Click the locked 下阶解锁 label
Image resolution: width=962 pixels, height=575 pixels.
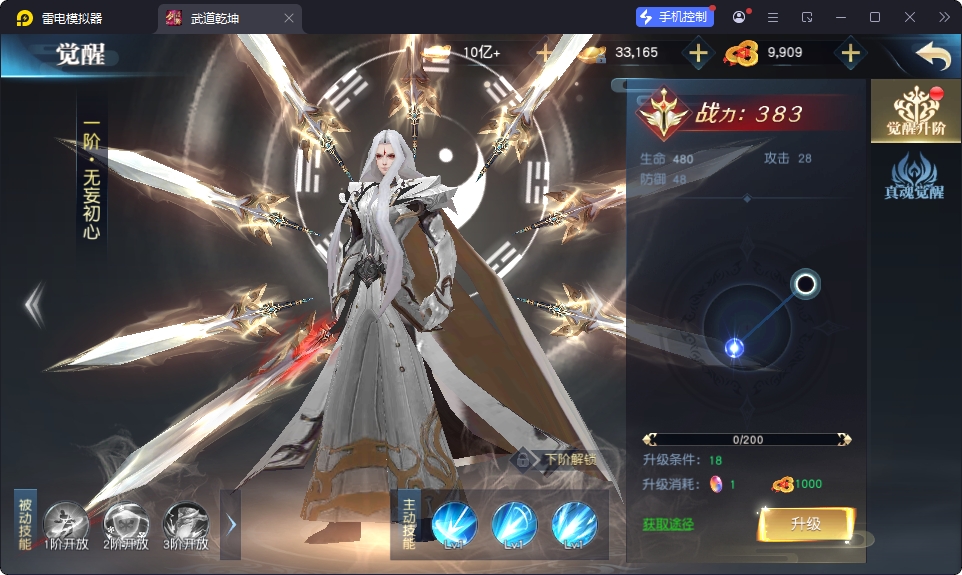[x=556, y=460]
